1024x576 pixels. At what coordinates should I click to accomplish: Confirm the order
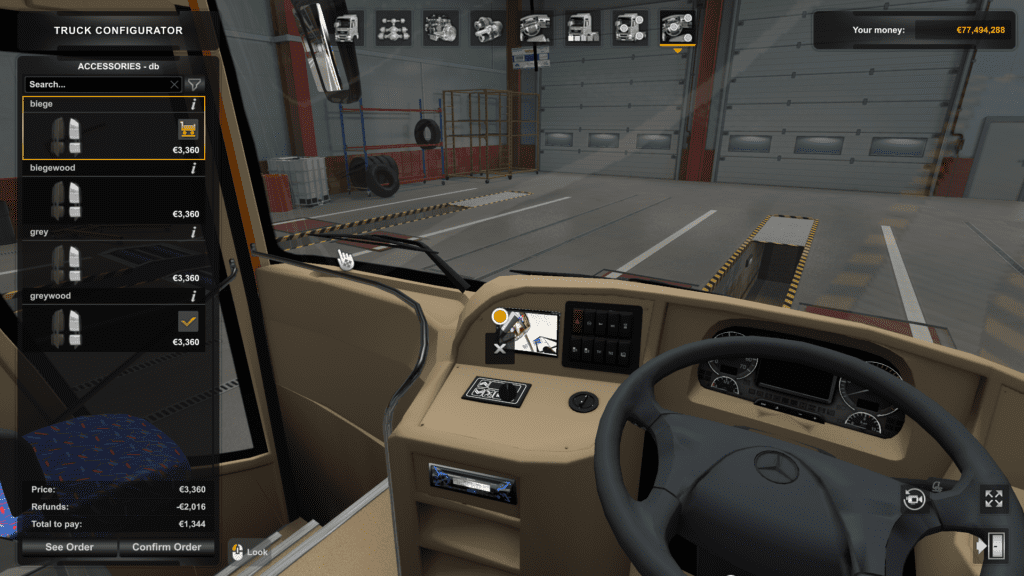click(x=167, y=547)
